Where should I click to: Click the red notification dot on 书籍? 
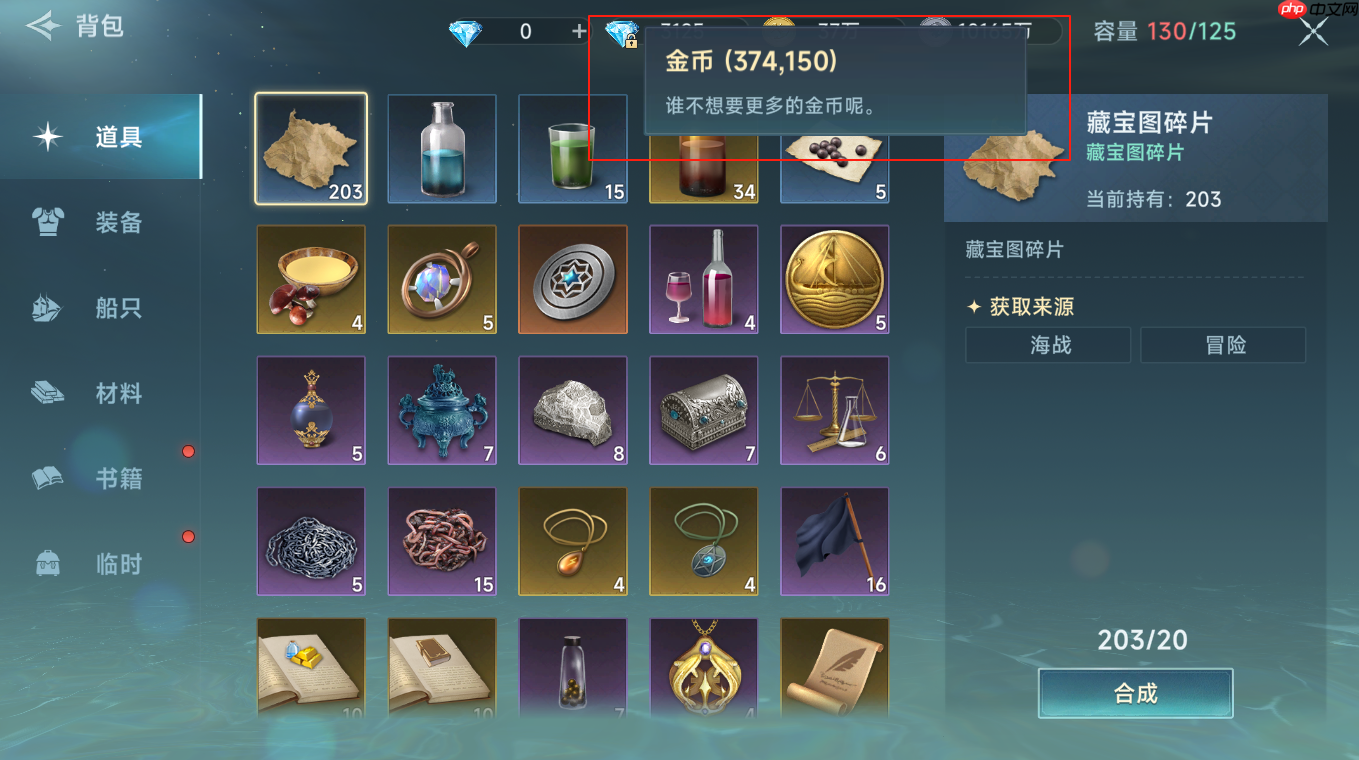[x=188, y=451]
